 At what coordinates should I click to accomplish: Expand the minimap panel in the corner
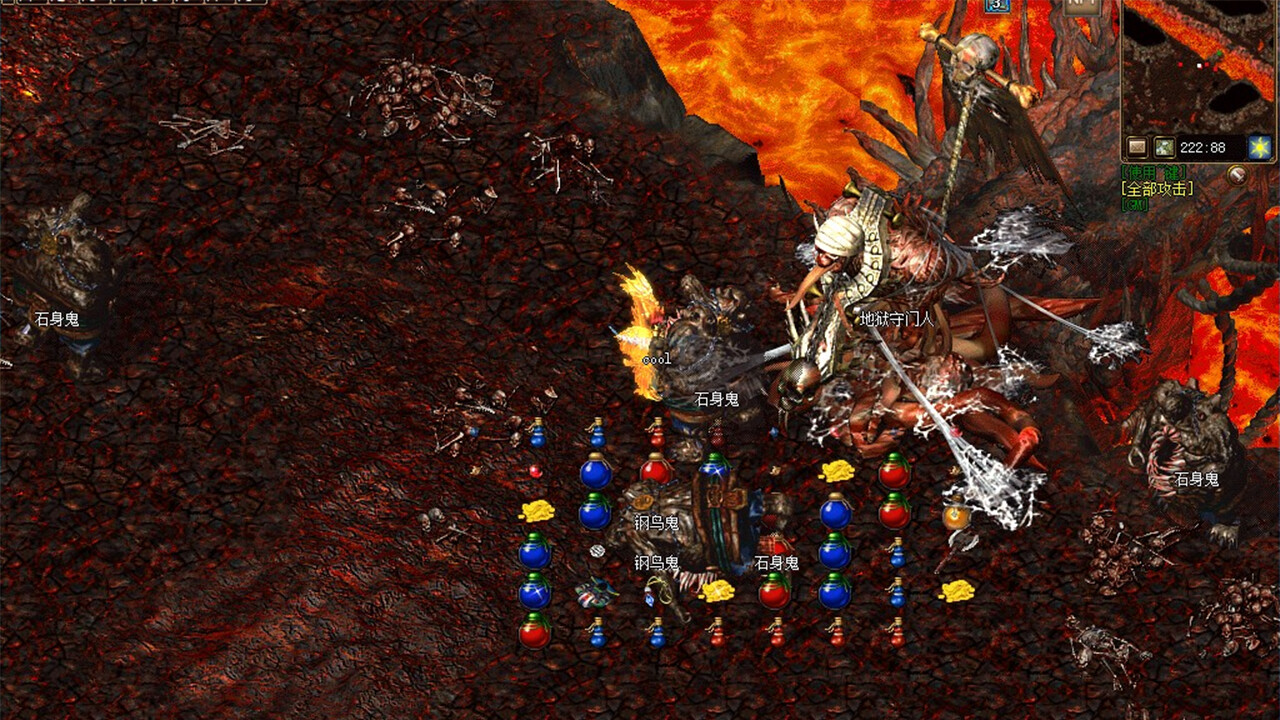pyautogui.click(x=1198, y=70)
